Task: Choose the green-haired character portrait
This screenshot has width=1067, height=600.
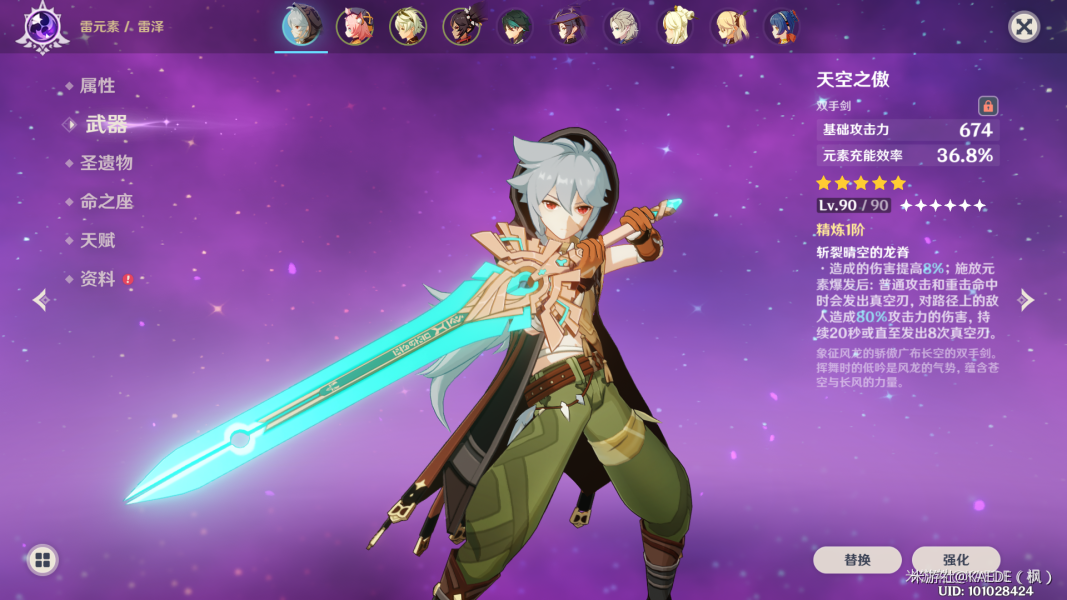Action: [x=516, y=27]
